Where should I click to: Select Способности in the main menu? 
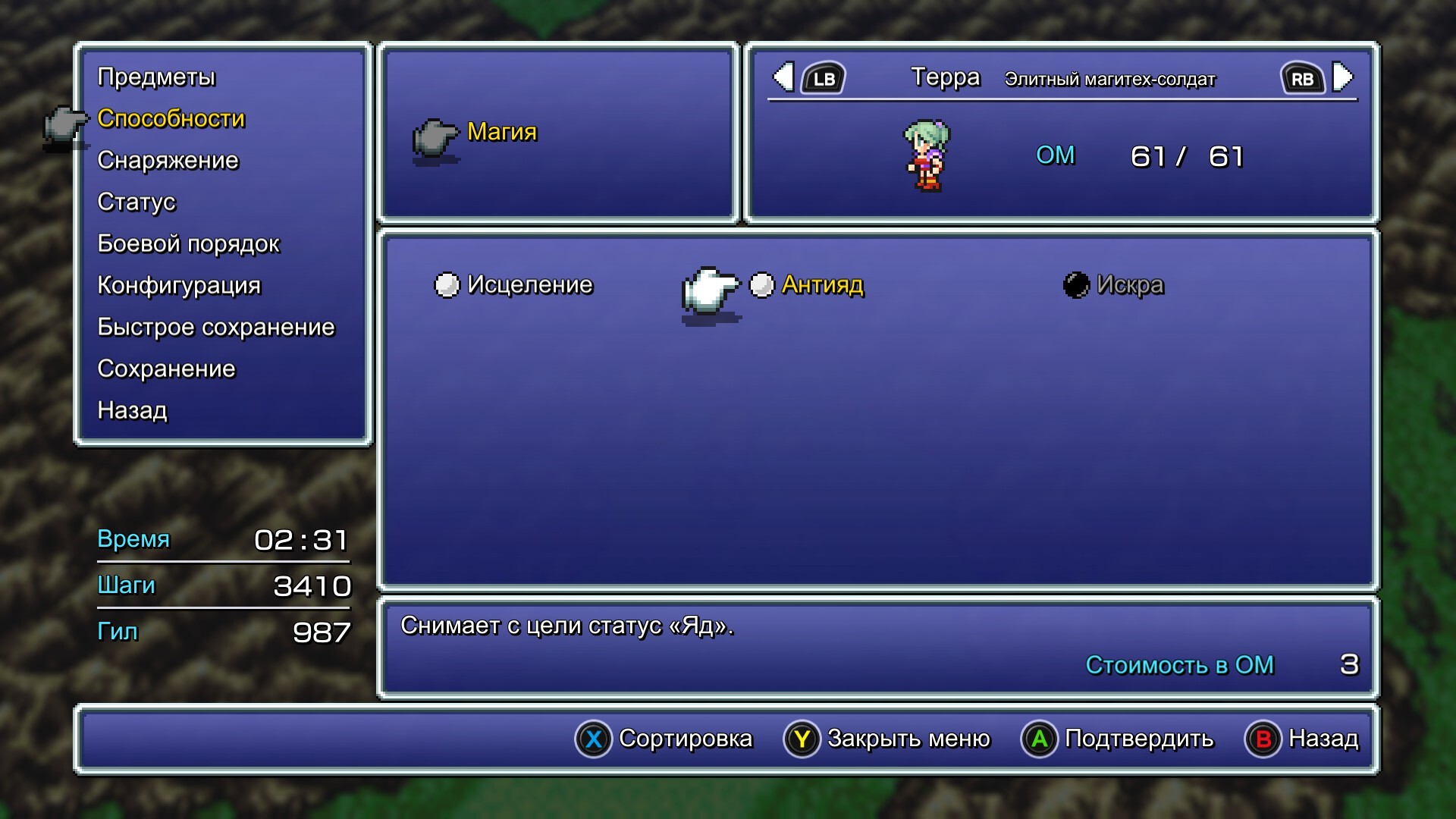coord(171,119)
